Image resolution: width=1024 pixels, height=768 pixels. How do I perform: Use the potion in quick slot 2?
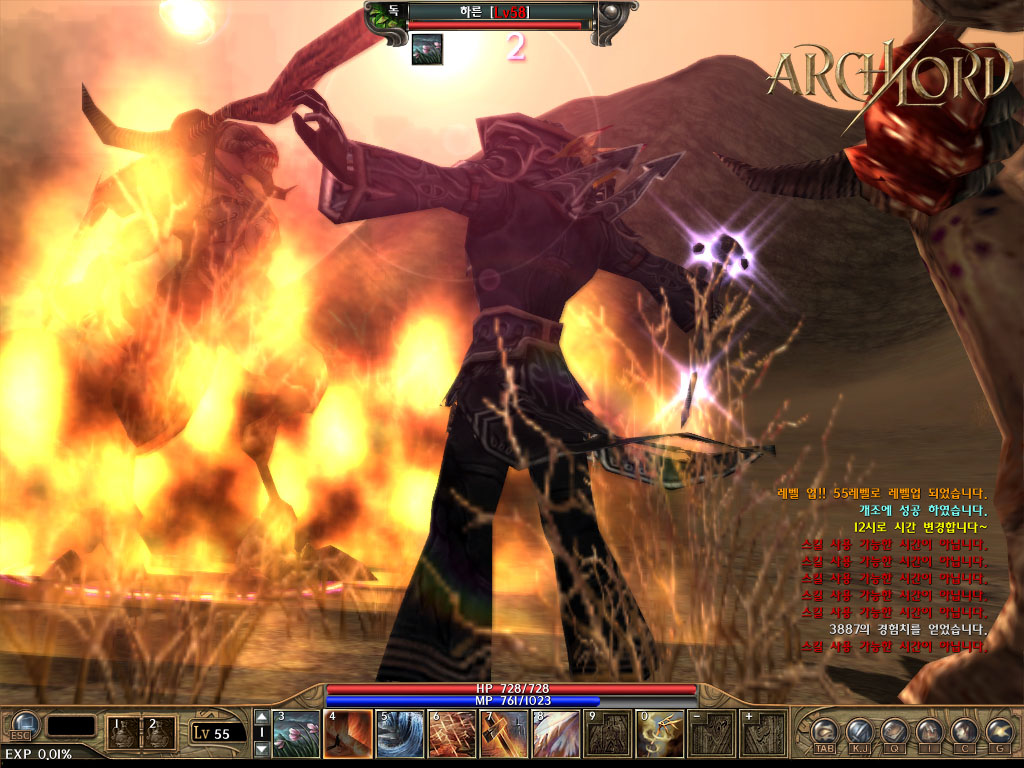[x=158, y=733]
